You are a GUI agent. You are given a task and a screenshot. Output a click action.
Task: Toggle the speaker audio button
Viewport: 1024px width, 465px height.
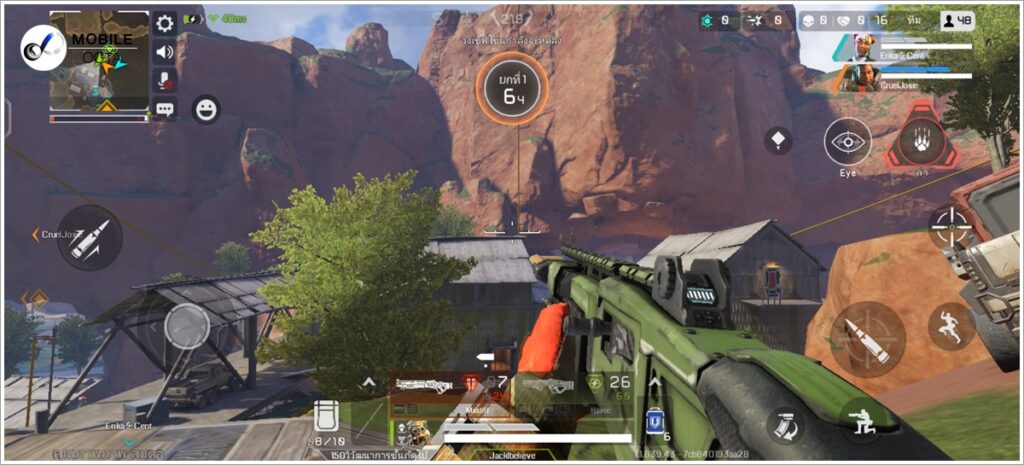click(165, 52)
